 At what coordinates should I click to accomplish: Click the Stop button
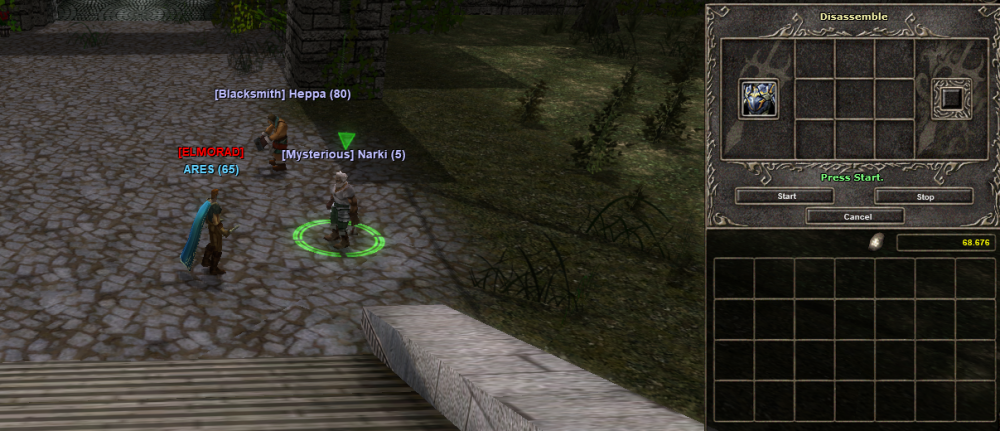point(924,197)
